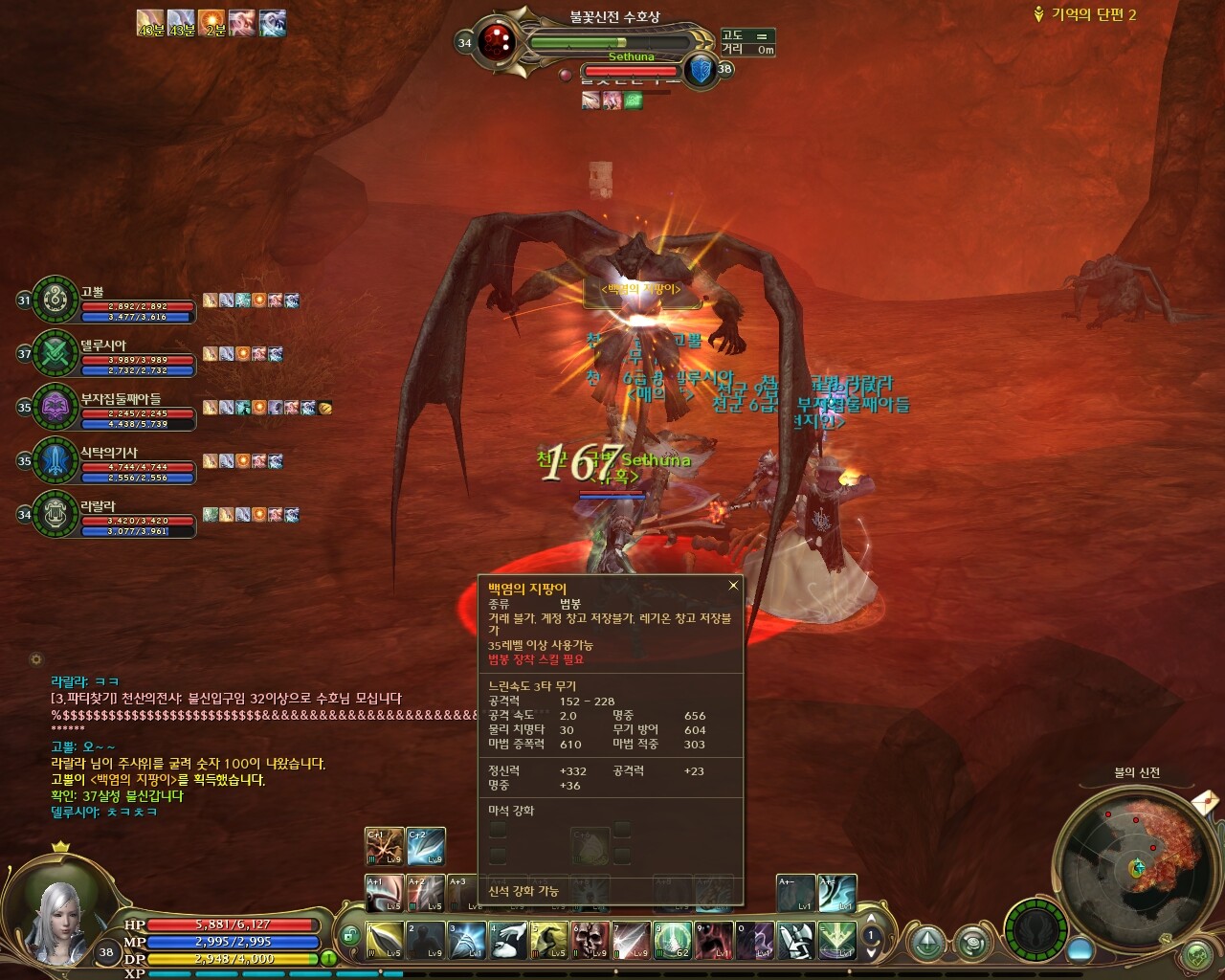Click the chat settings gear icon

(x=36, y=659)
